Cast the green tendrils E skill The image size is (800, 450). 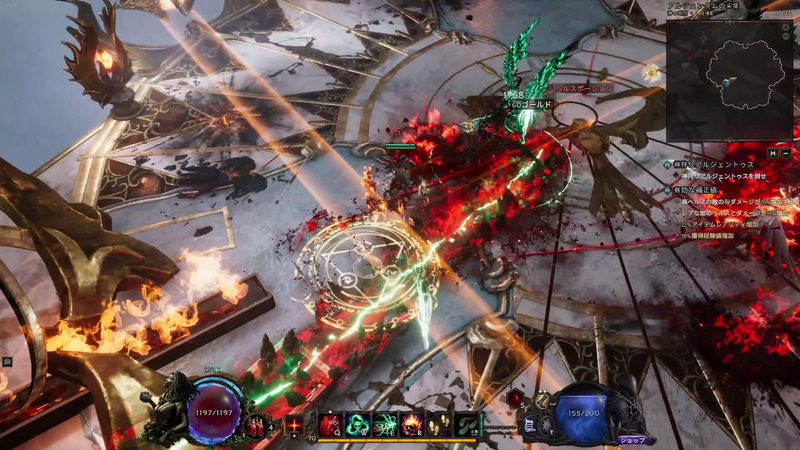(385, 425)
